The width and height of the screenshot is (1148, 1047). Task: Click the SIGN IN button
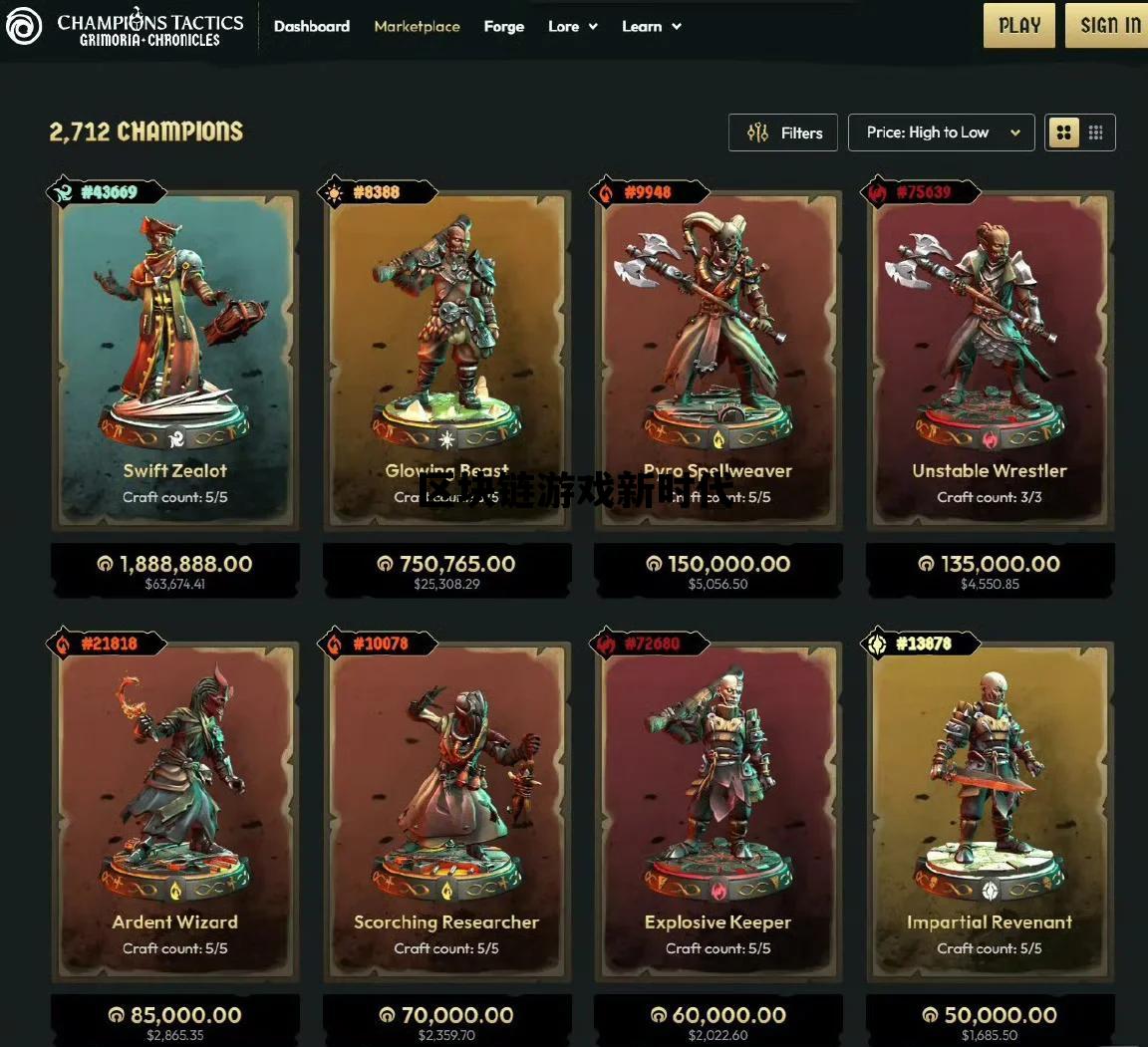point(1110,26)
